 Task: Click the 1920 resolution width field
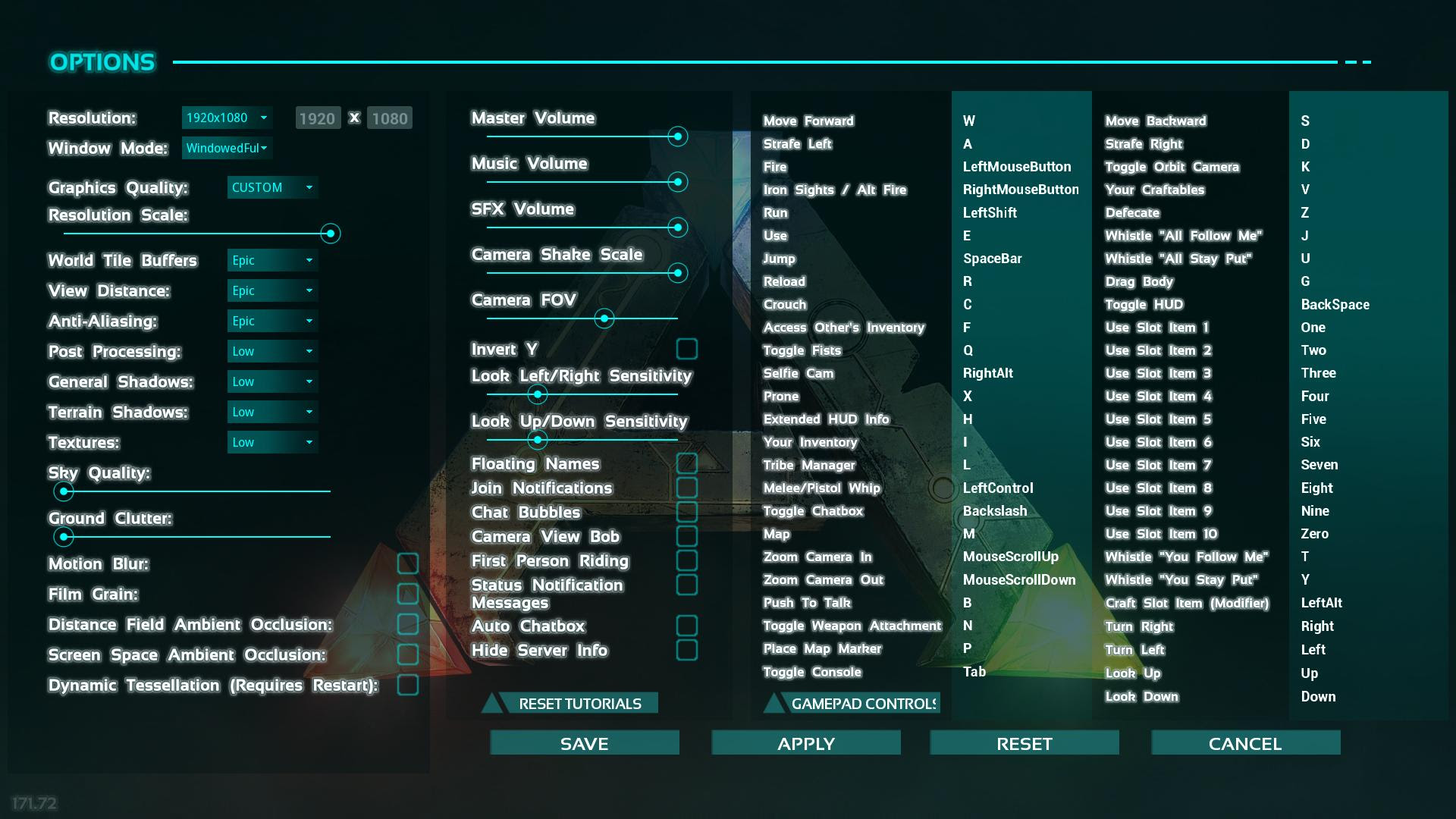[x=317, y=118]
